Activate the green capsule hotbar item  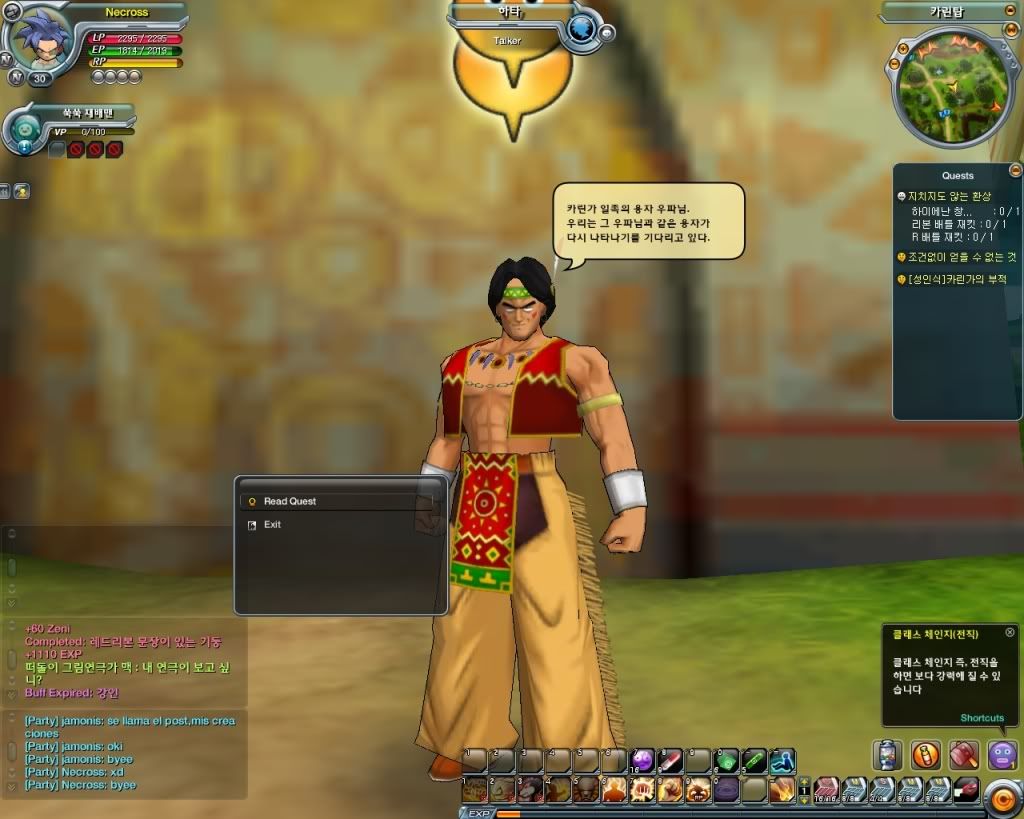725,761
